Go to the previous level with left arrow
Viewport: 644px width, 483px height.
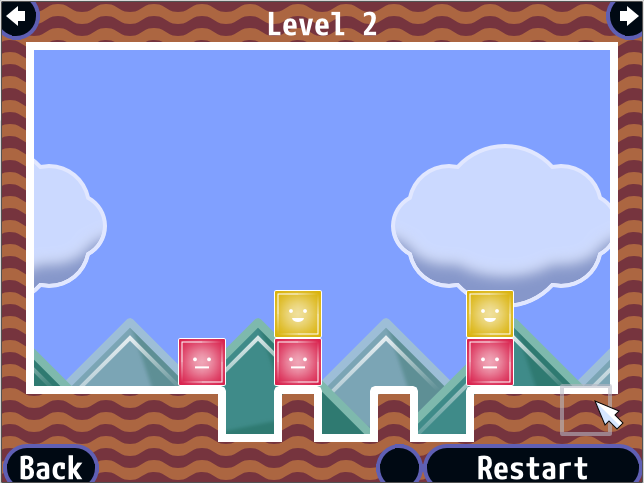point(18,15)
